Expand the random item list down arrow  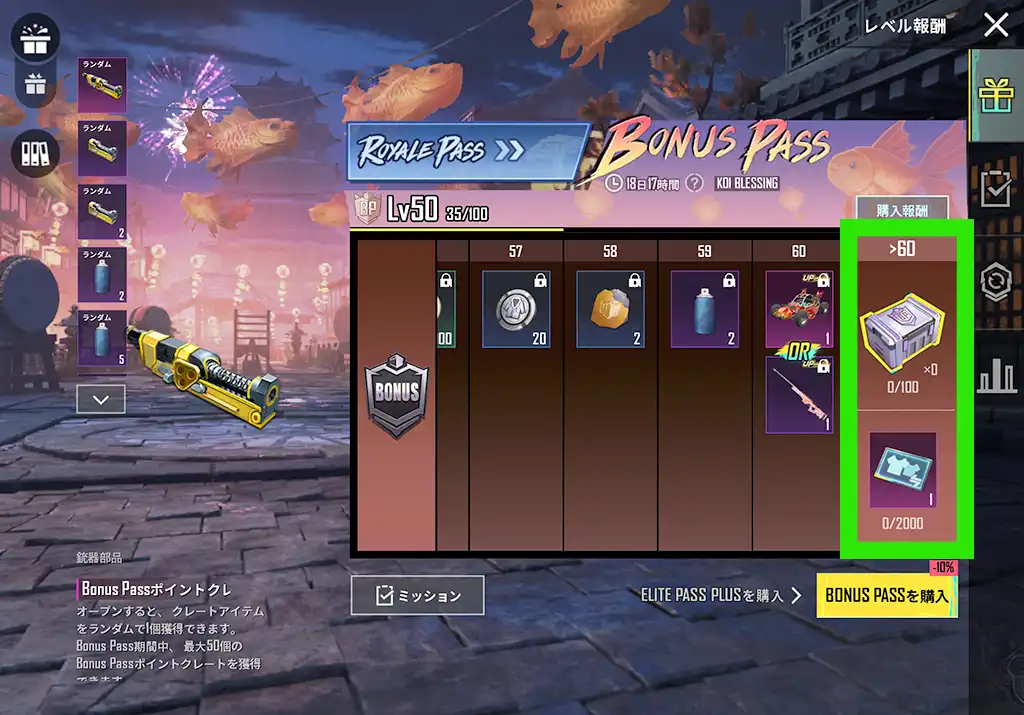101,399
